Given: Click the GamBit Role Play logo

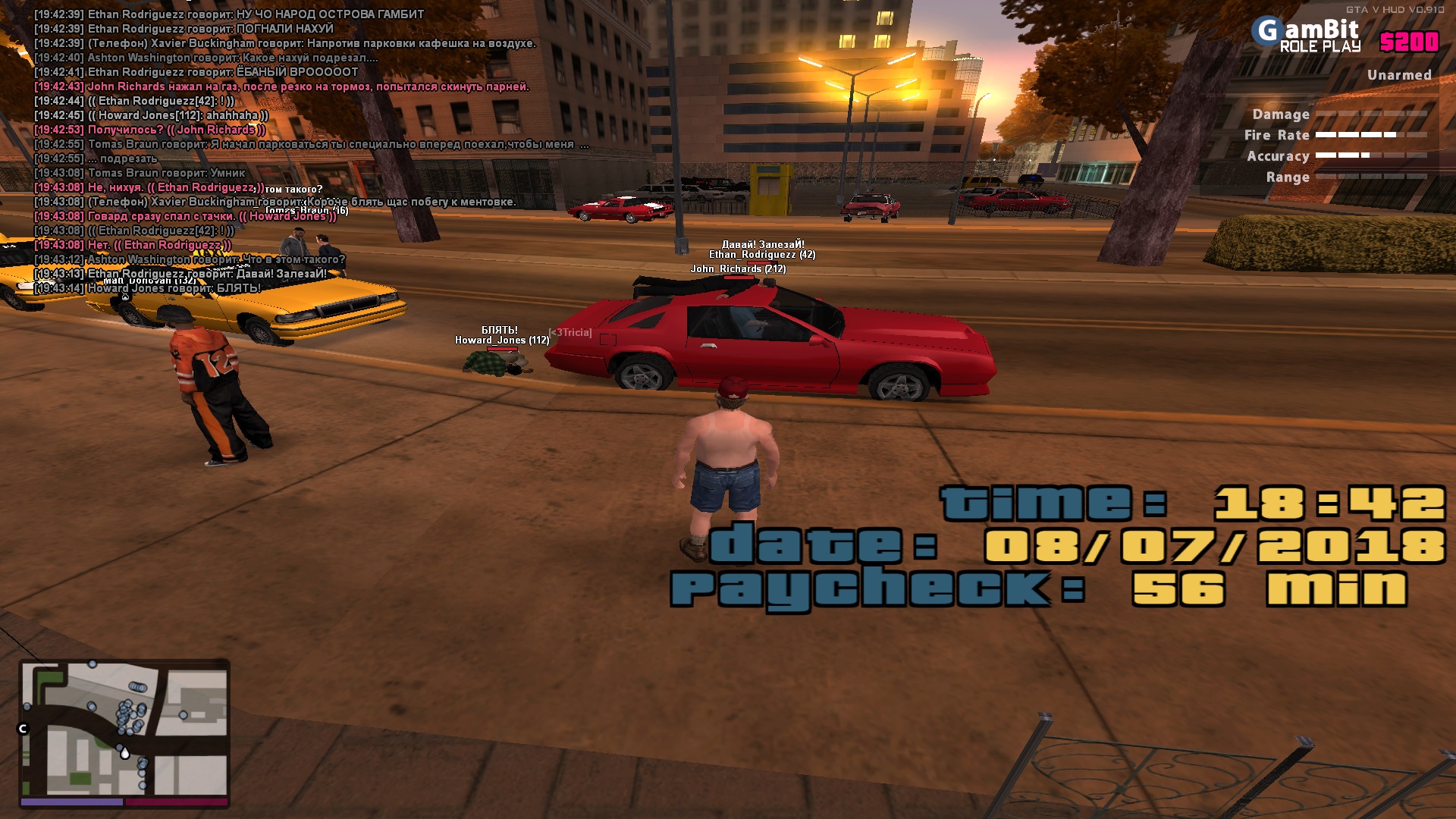Looking at the screenshot, I should [1309, 36].
